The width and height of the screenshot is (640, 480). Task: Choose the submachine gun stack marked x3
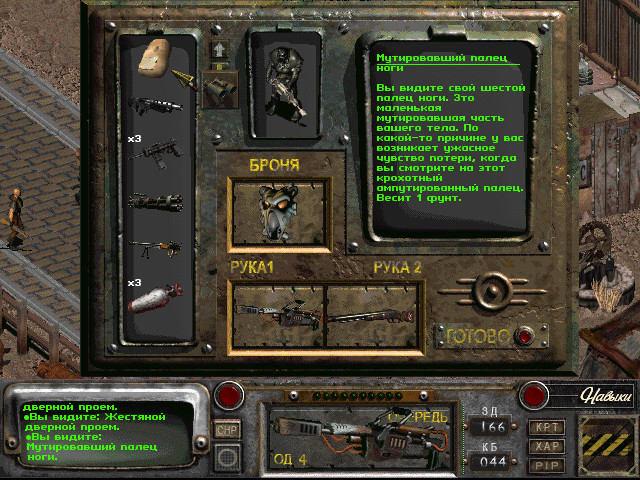156,151
